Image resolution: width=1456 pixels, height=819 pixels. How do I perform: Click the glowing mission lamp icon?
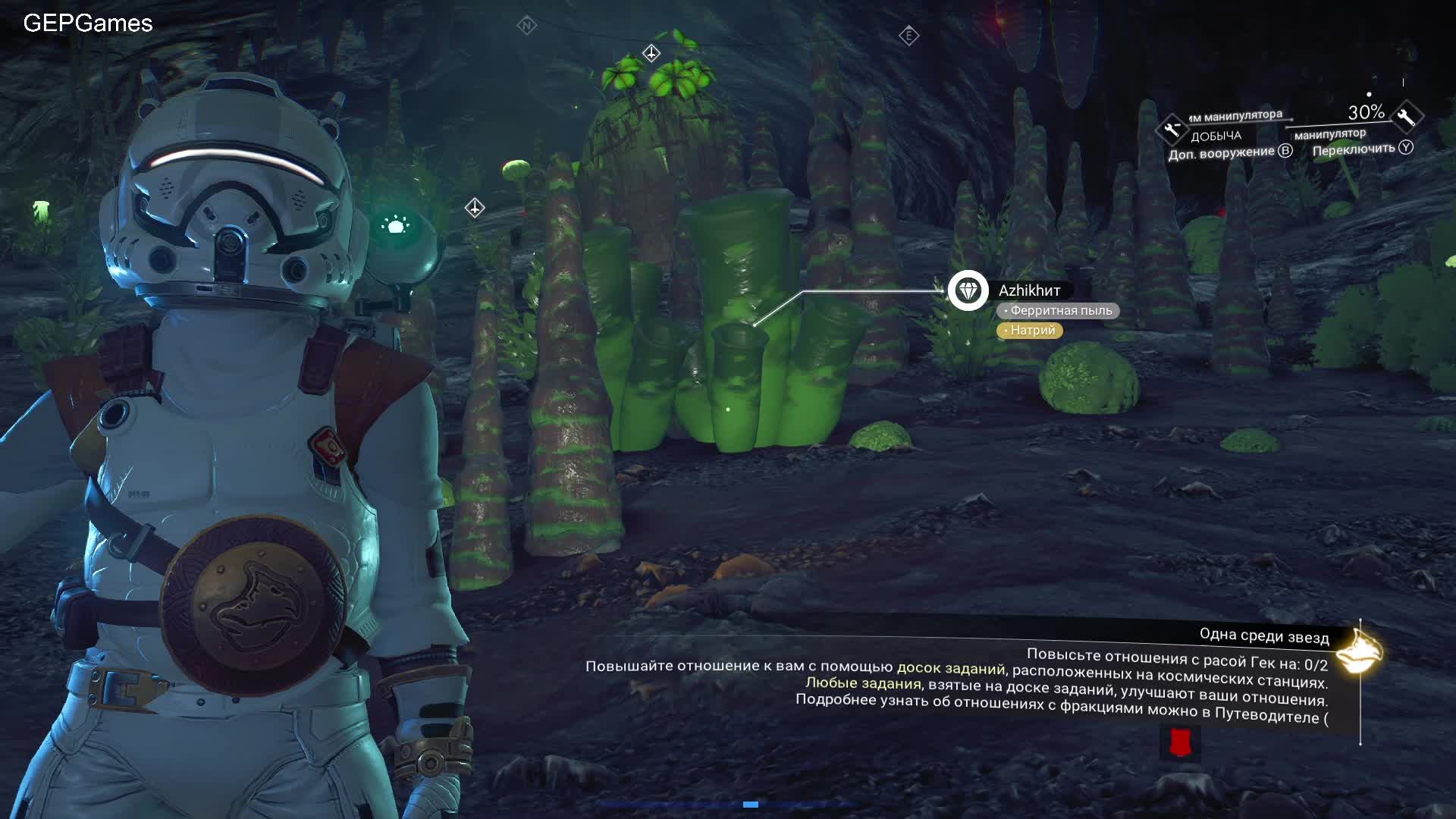point(1357,651)
